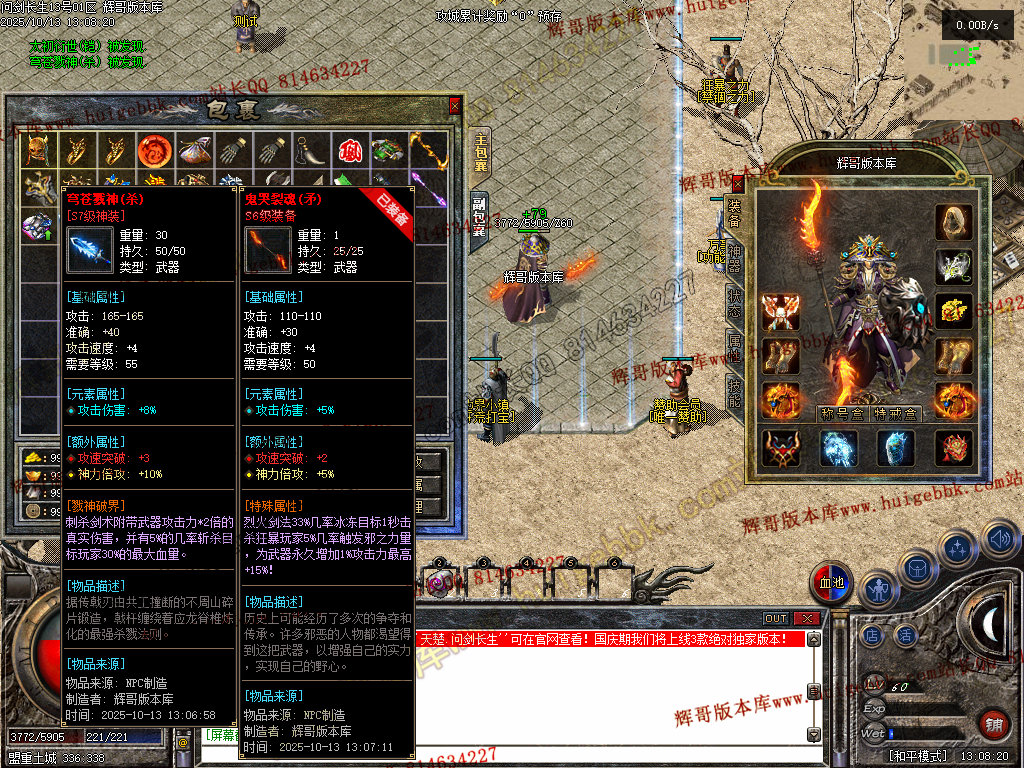The width and height of the screenshot is (1024, 768).
Task: Close the character equipment panel
Action: (738, 183)
